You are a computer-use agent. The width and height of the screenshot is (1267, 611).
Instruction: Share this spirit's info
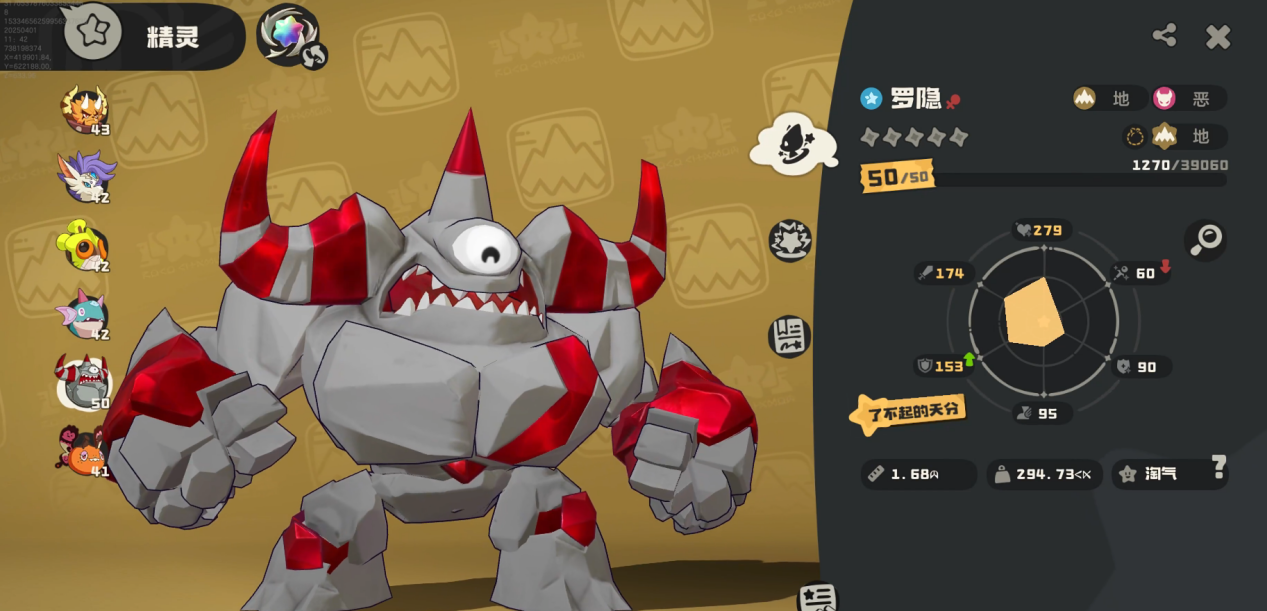tap(1164, 36)
